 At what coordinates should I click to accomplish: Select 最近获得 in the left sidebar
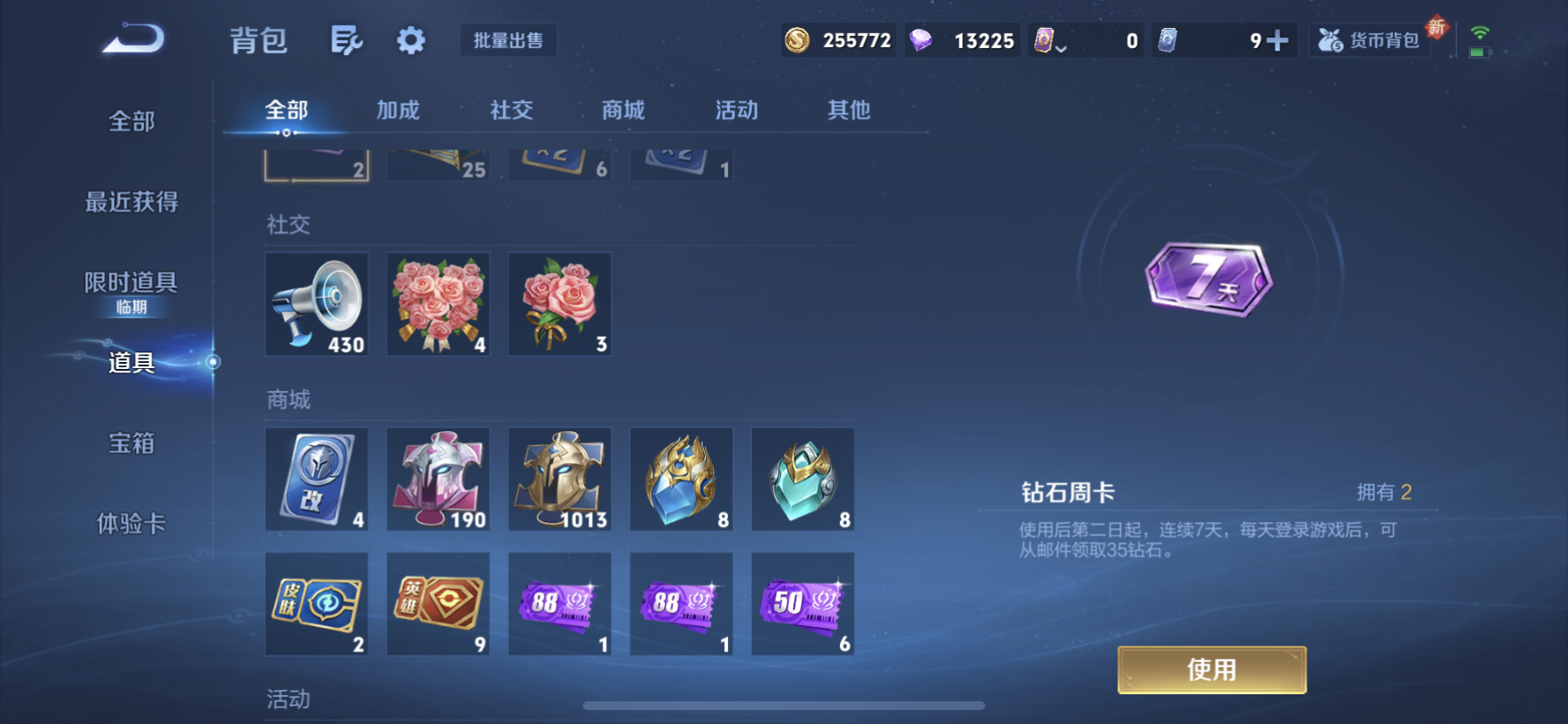pos(131,202)
